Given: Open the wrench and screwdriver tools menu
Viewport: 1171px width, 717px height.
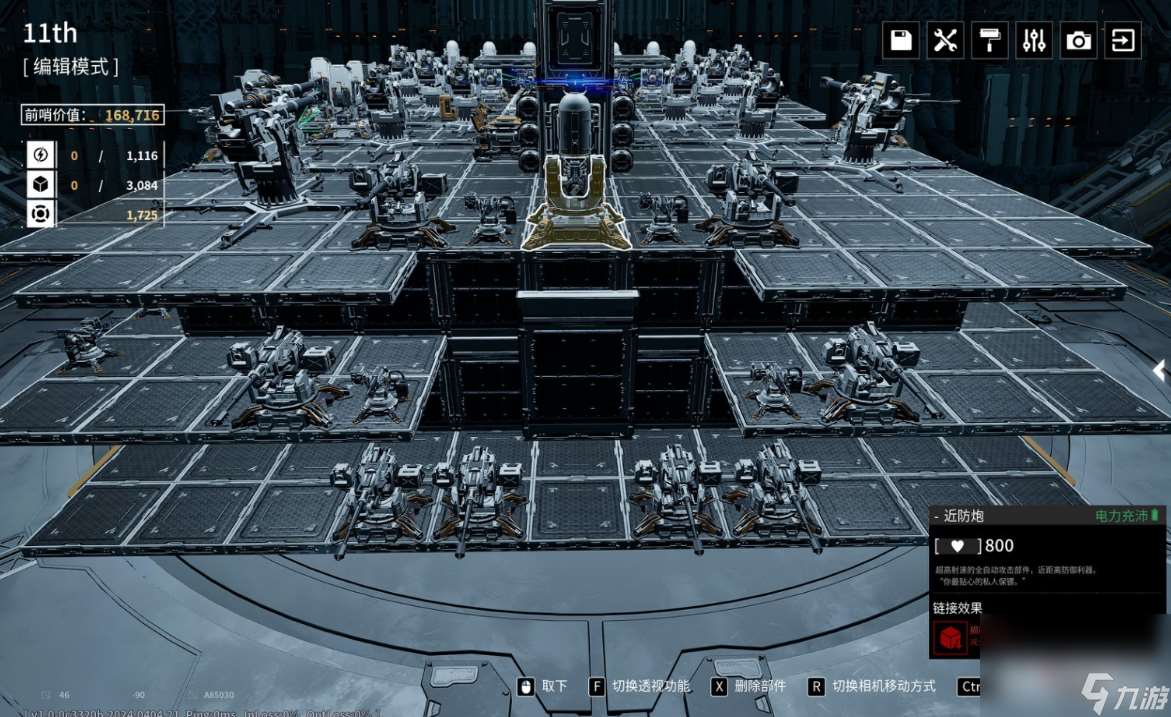Looking at the screenshot, I should [x=945, y=40].
